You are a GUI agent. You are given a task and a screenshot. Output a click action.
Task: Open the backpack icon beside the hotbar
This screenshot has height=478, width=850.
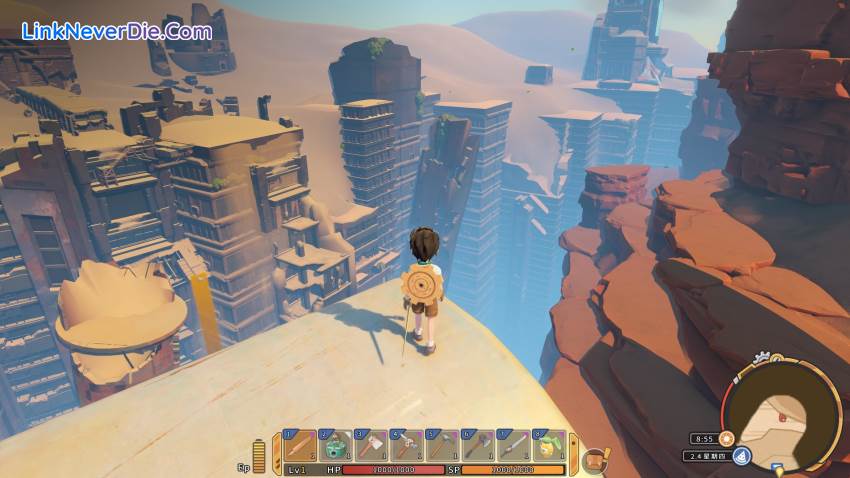(594, 459)
